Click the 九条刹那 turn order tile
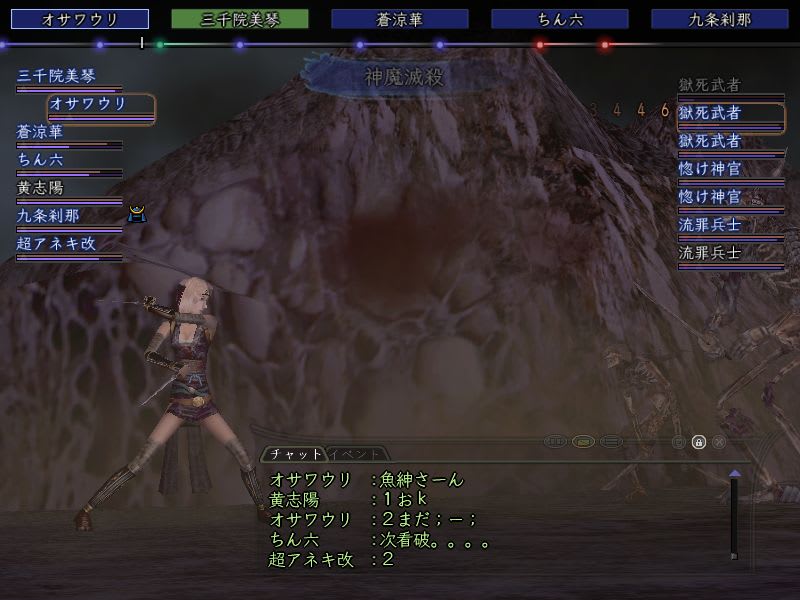This screenshot has width=800, height=600. [x=720, y=19]
